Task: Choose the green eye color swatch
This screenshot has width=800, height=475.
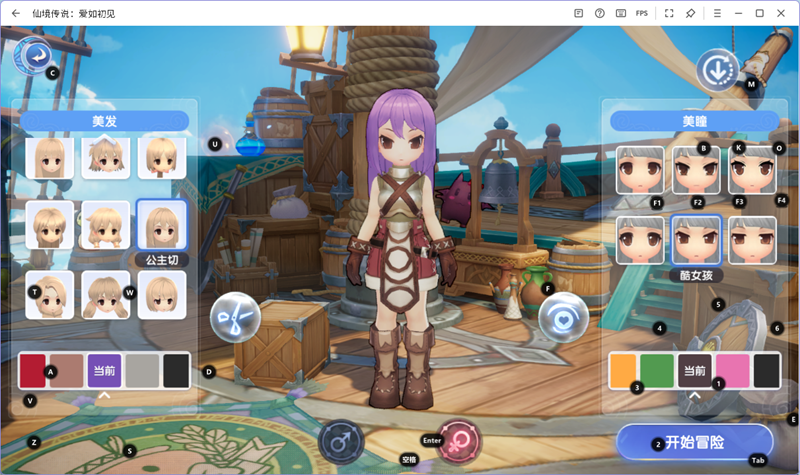Action: pos(657,370)
